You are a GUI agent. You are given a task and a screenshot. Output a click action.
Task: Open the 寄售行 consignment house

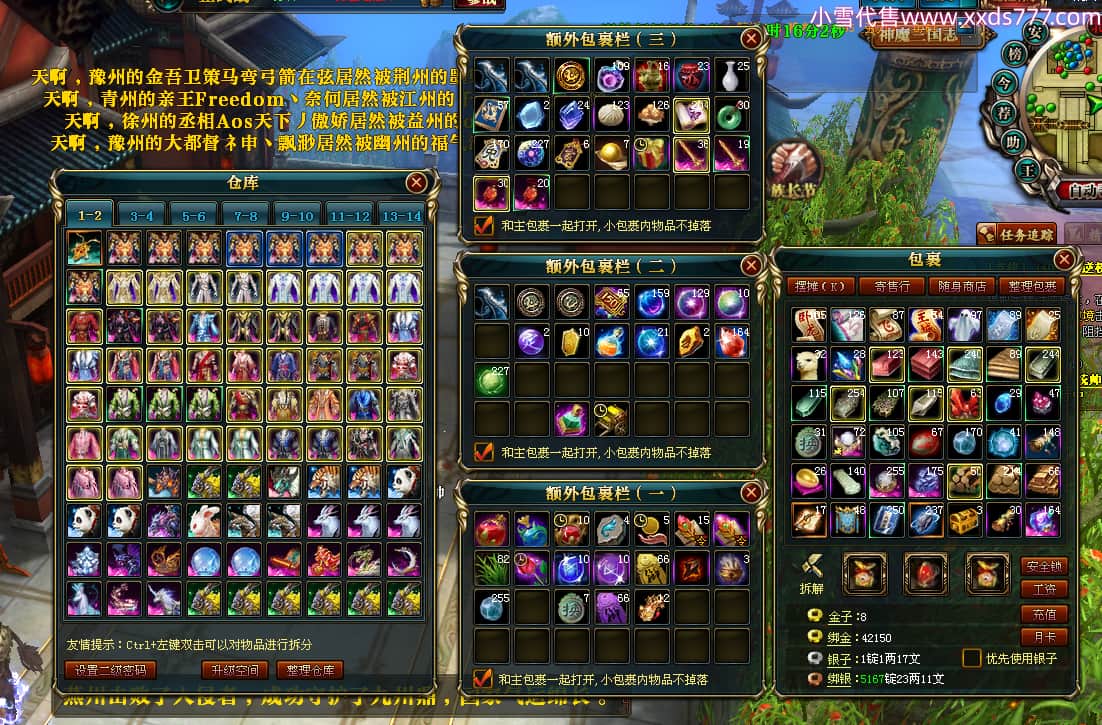890,286
